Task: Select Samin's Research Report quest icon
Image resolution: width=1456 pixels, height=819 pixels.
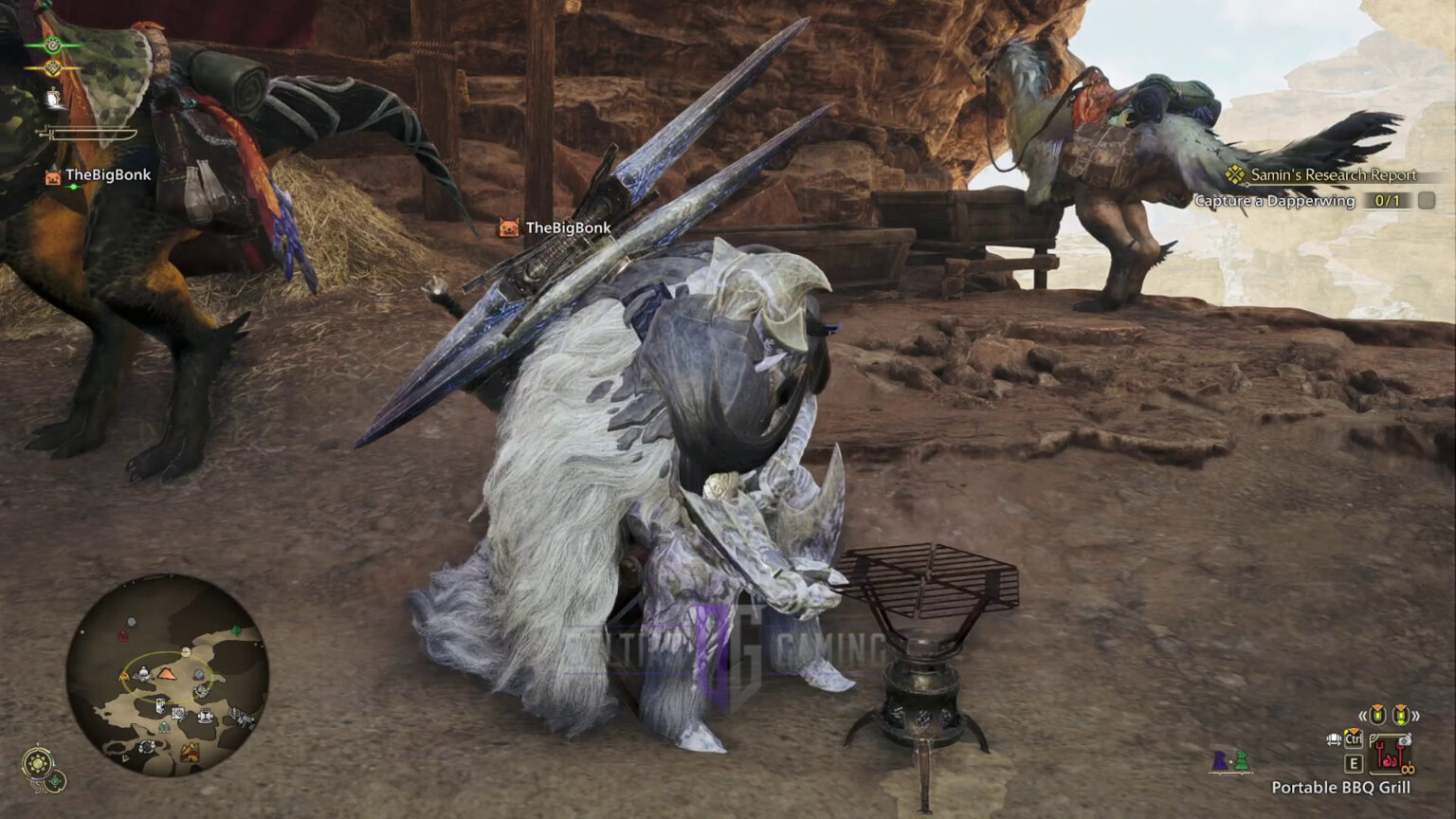Action: pos(1234,175)
